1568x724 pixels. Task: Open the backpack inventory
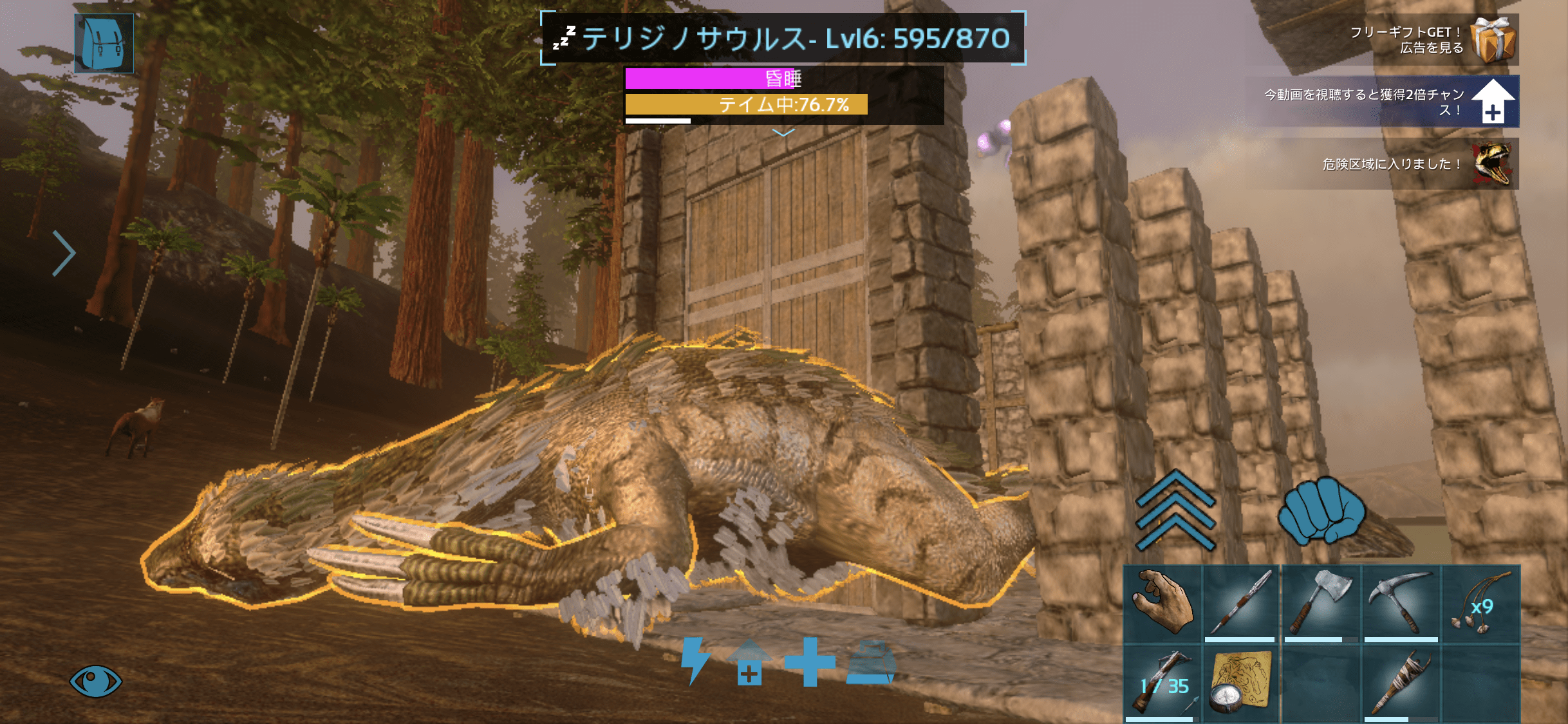pos(104,43)
